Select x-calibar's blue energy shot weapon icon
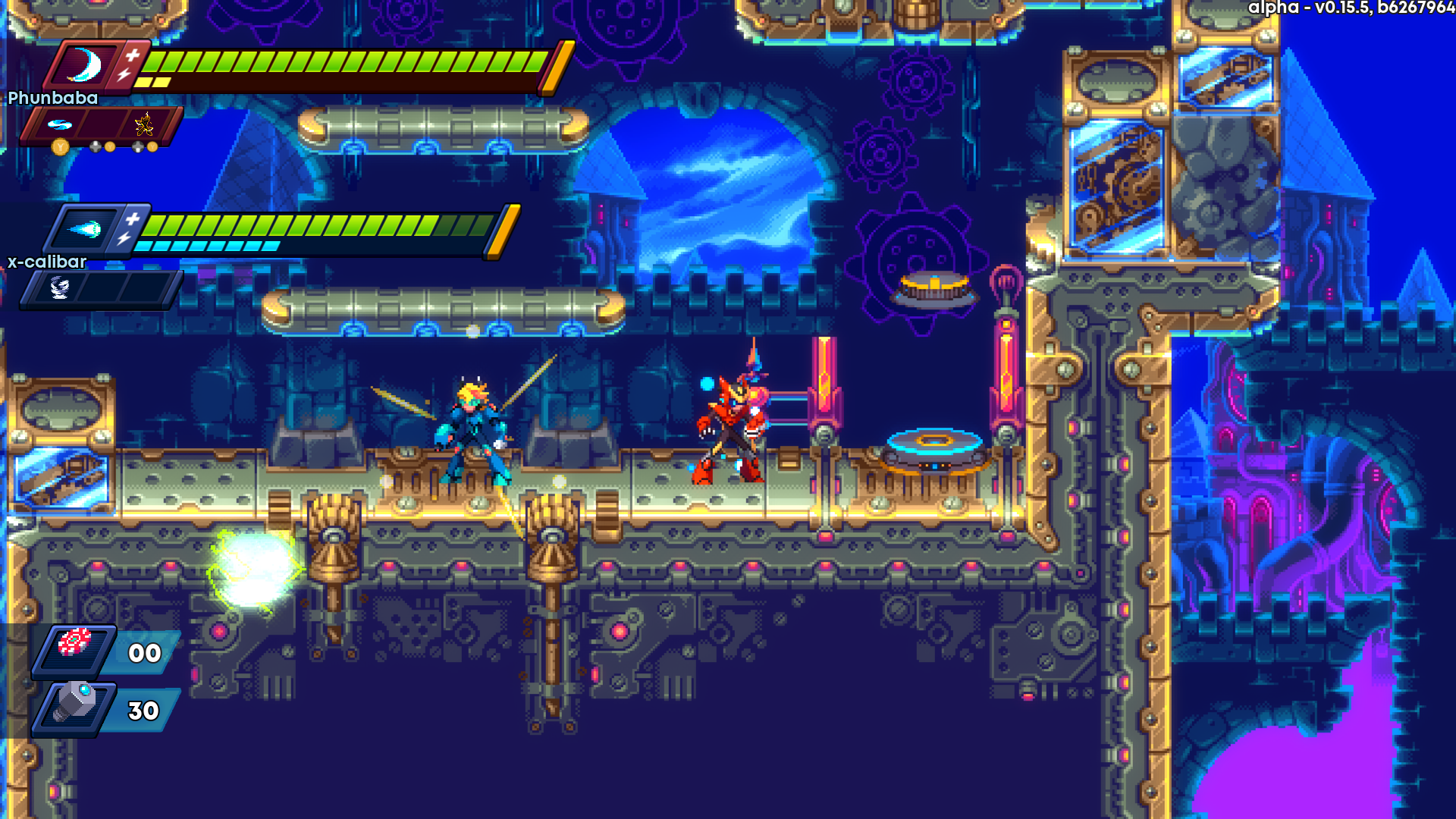This screenshot has width=1456, height=819. [x=85, y=229]
